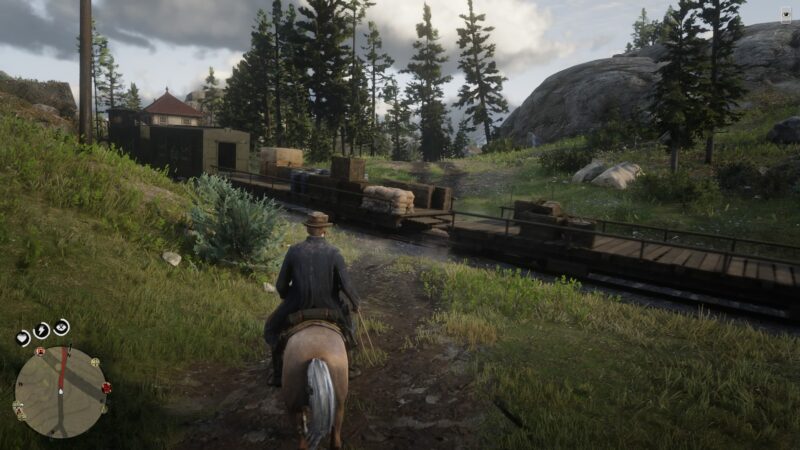Select the lightning bolt stamina core icon

tap(42, 330)
